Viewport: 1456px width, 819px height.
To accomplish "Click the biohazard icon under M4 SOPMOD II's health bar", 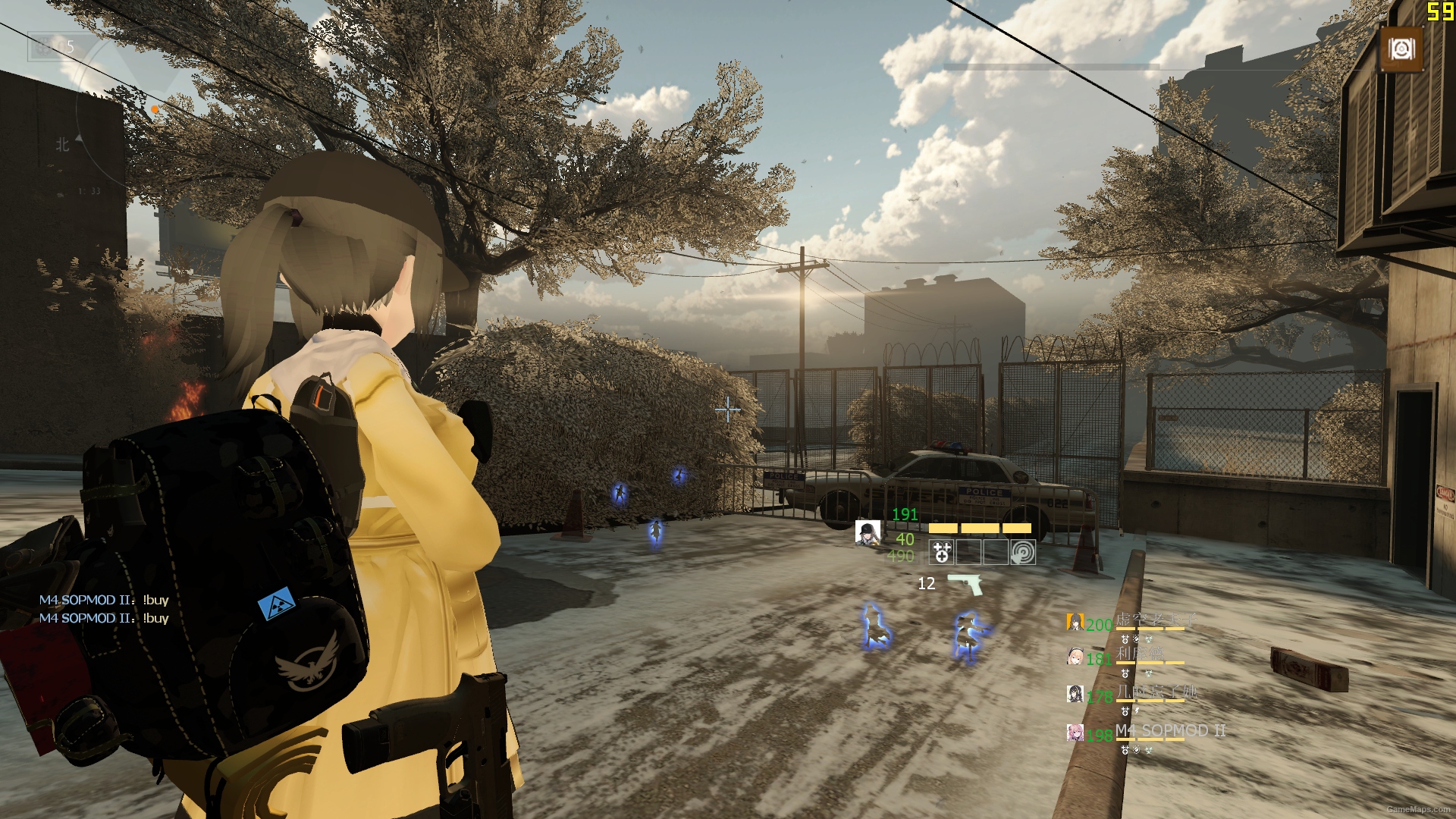I will 1149,749.
